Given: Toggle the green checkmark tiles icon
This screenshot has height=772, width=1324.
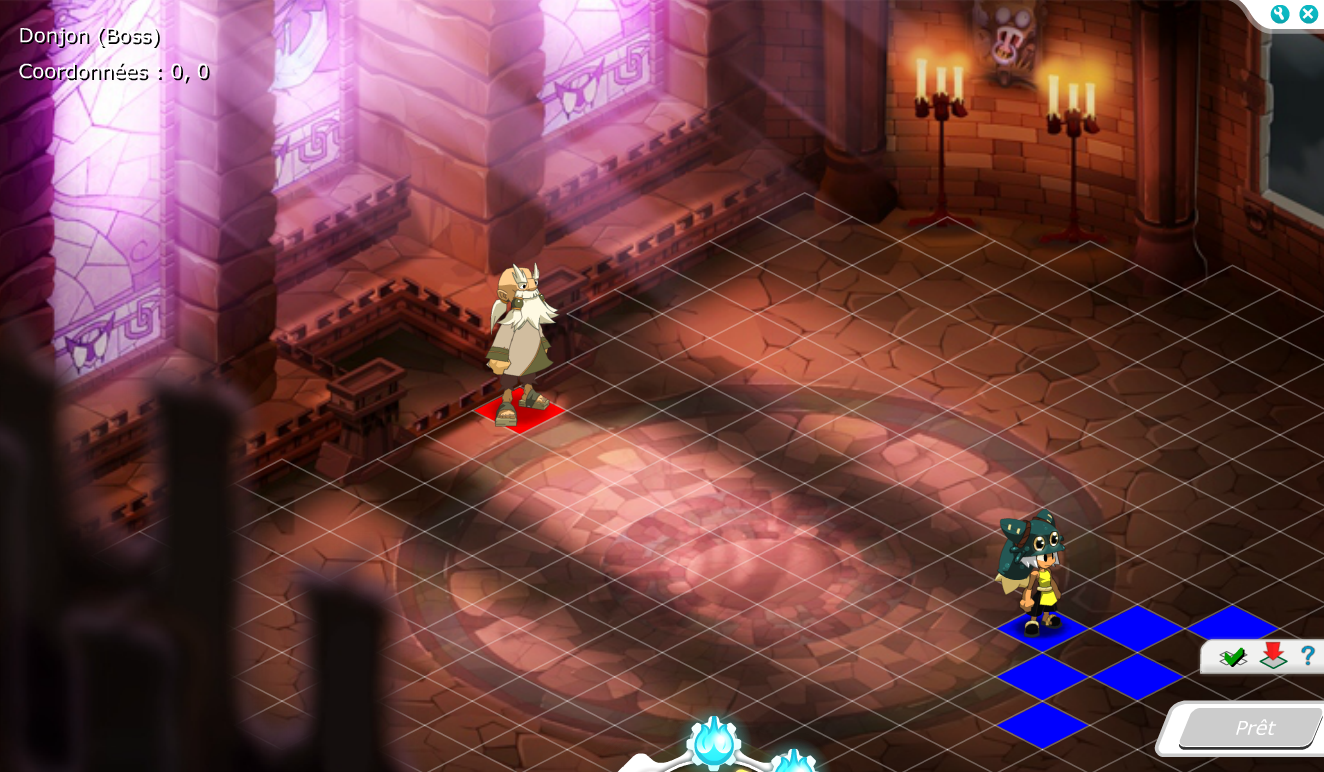Looking at the screenshot, I should 1233,657.
